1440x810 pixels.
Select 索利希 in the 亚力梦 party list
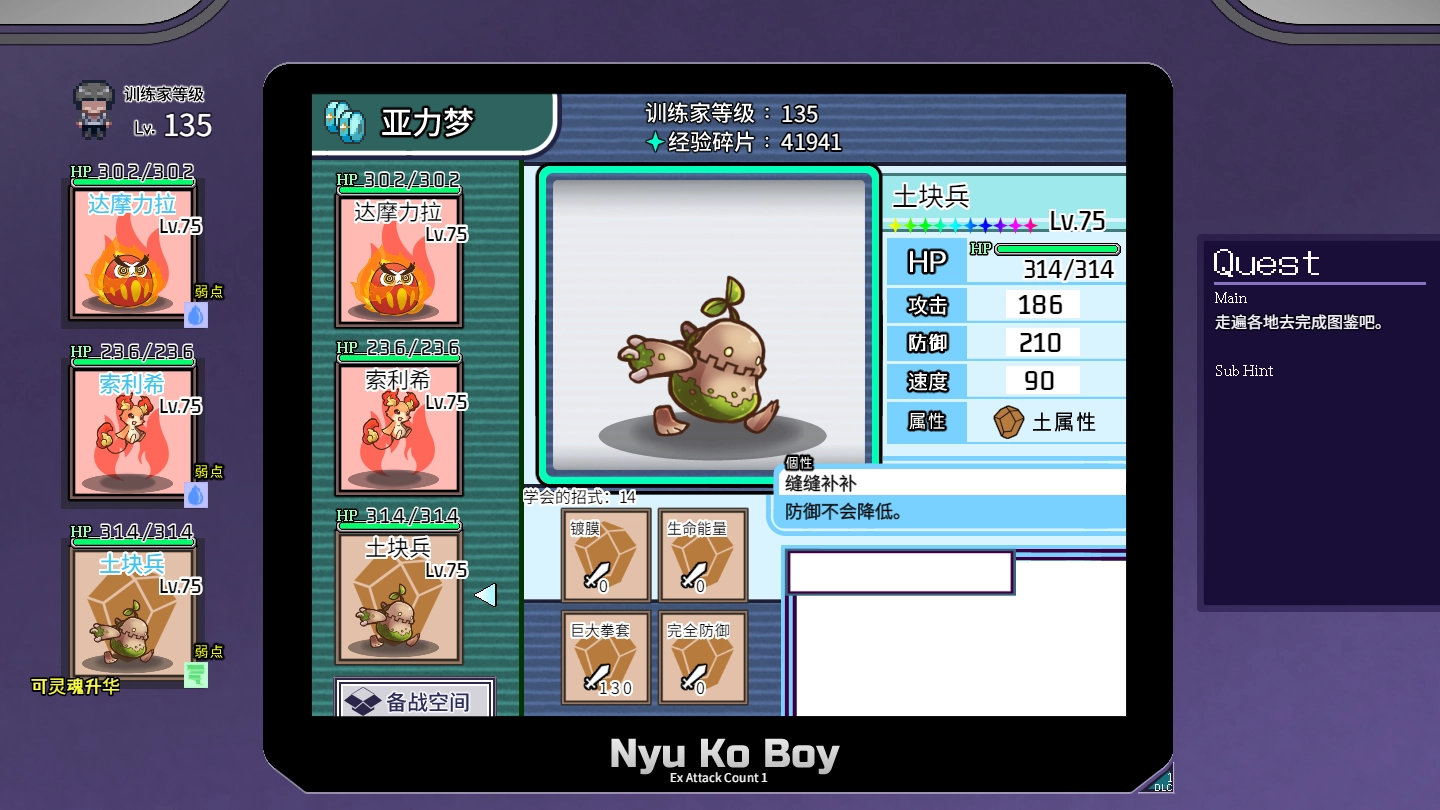coord(399,427)
